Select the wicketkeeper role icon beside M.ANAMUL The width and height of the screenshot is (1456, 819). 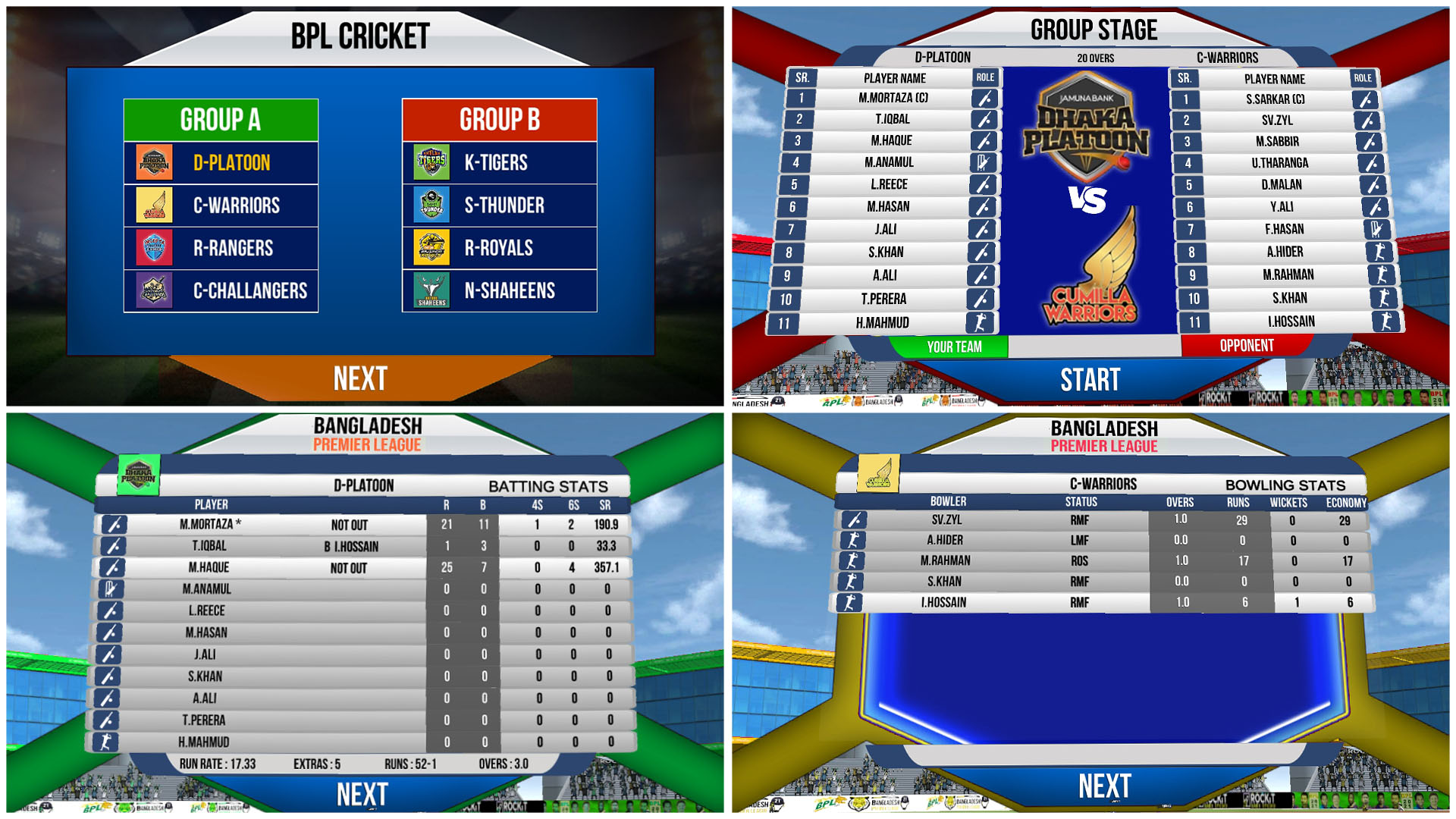click(x=984, y=162)
